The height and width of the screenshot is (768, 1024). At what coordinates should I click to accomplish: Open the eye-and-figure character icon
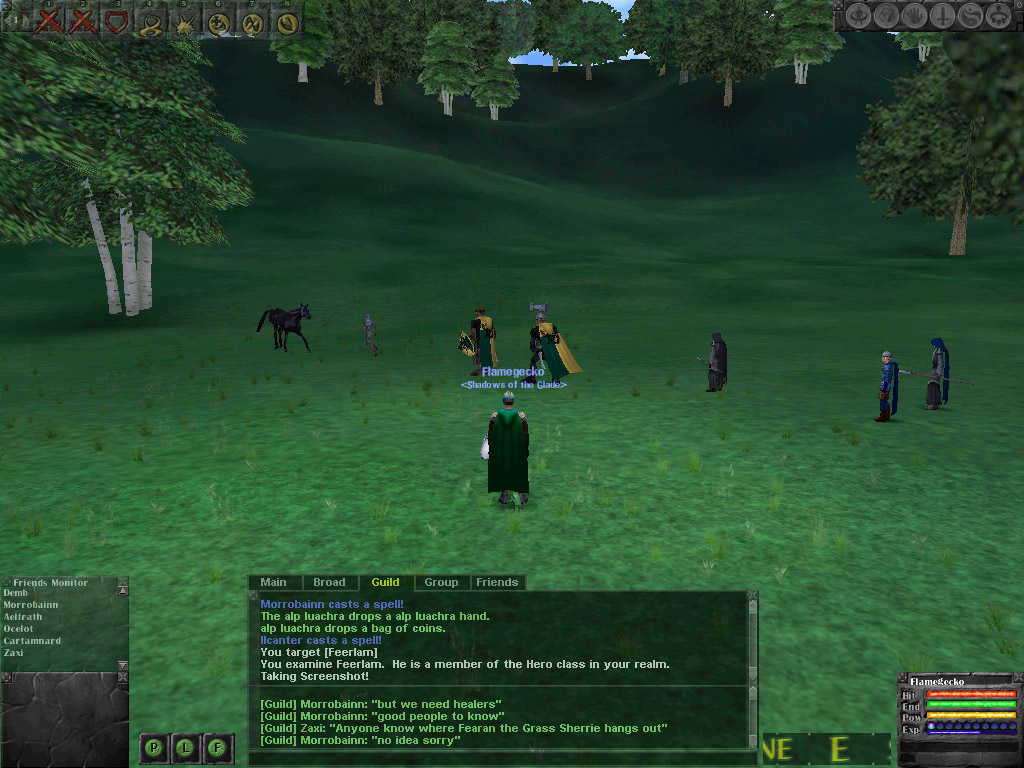[x=860, y=16]
